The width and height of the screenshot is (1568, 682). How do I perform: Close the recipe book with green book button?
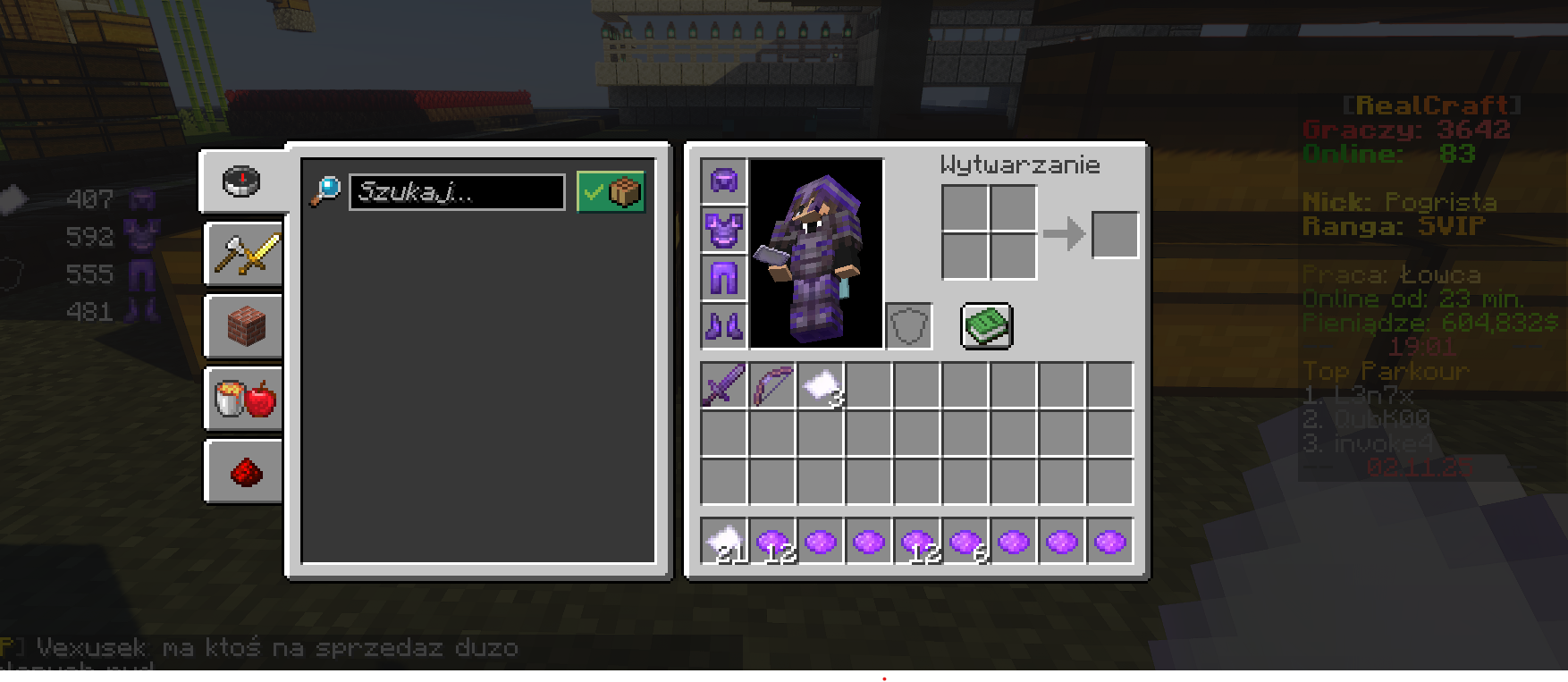coord(986,325)
